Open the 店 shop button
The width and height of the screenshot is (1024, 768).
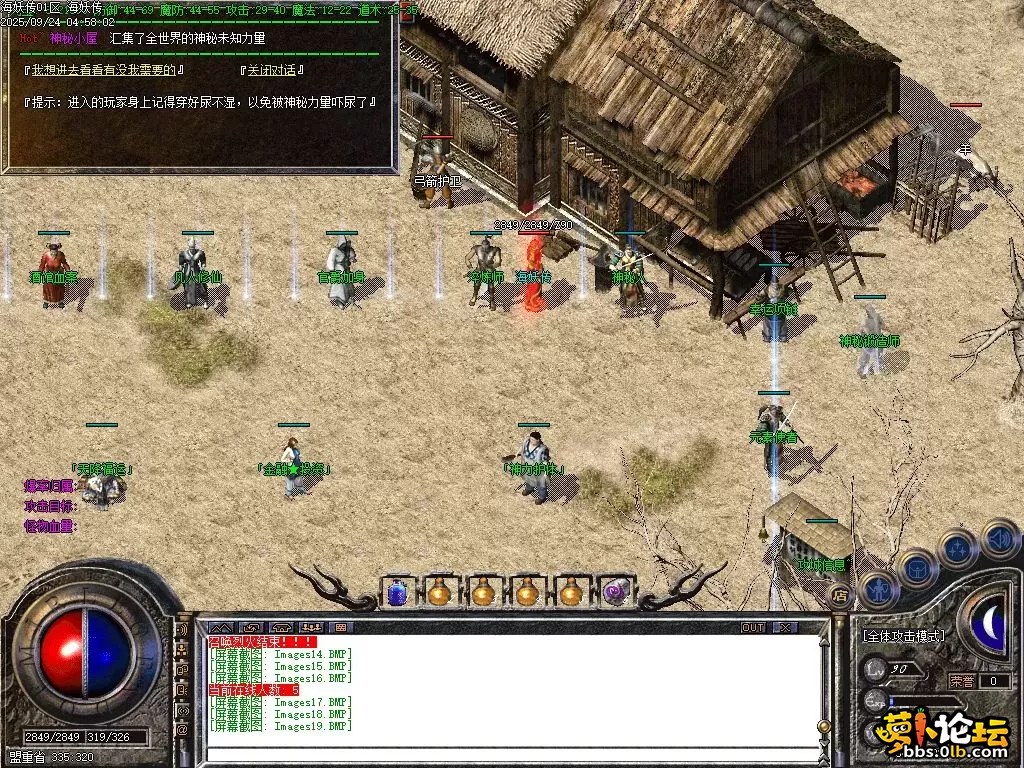pyautogui.click(x=841, y=594)
